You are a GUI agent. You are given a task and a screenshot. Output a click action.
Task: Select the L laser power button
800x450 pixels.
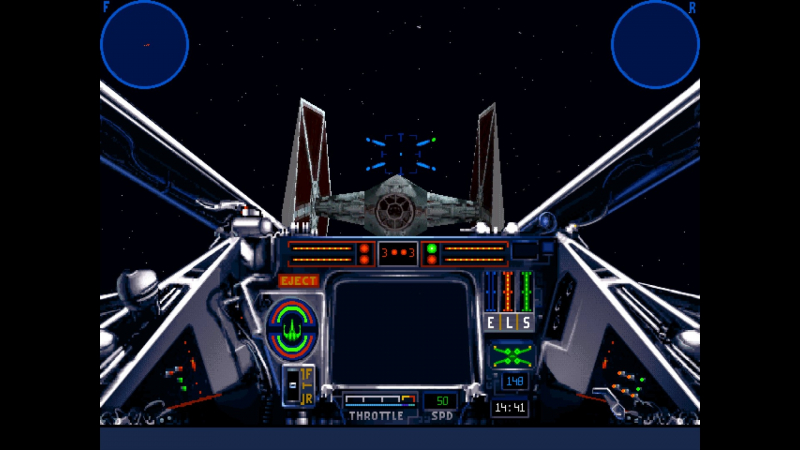[508, 322]
